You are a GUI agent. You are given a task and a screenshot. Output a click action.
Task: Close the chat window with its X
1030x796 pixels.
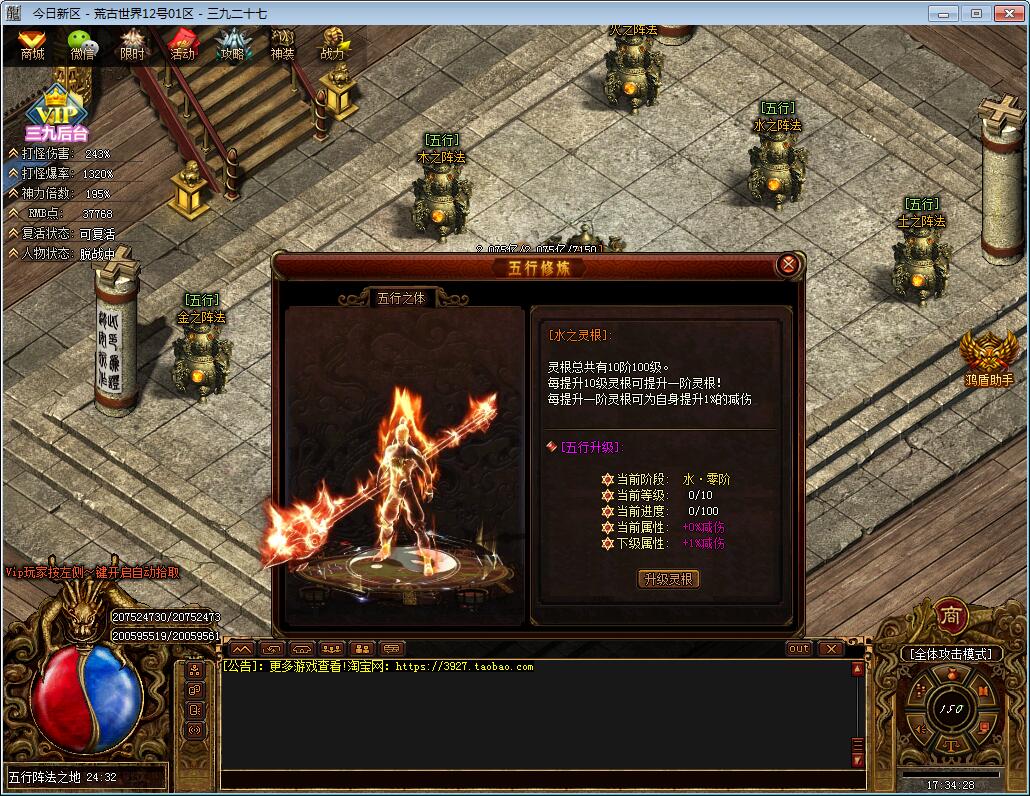tap(831, 649)
